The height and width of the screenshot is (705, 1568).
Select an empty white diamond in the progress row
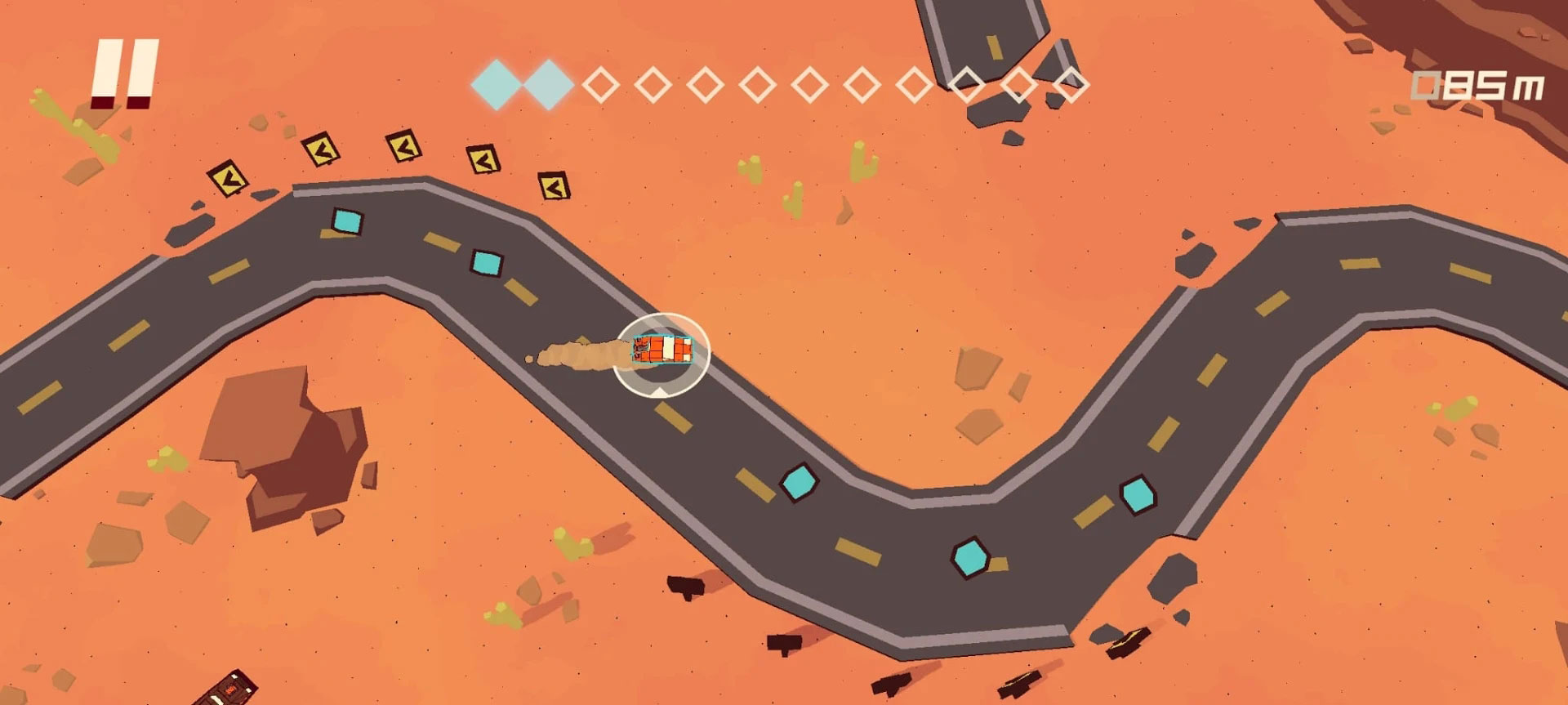click(x=602, y=83)
